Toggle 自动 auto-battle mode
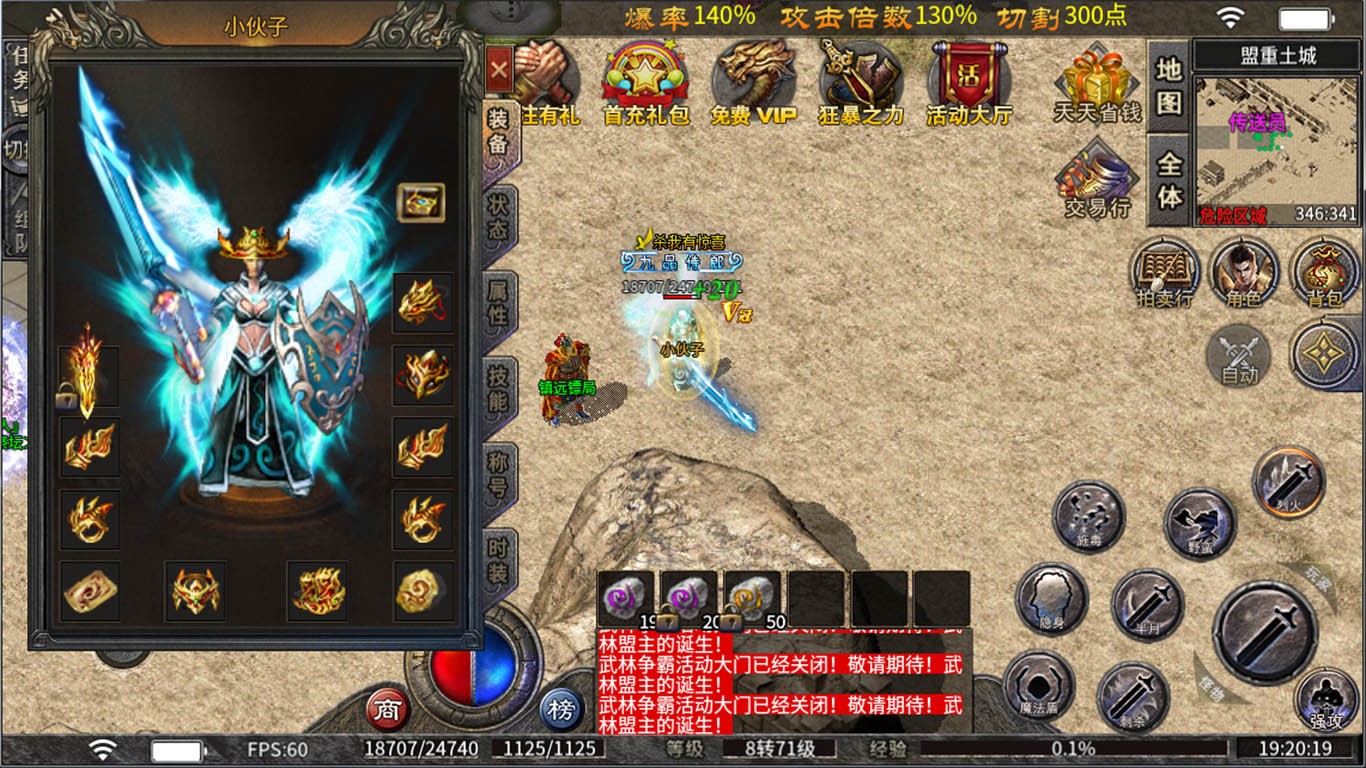This screenshot has height=768, width=1366. [x=1235, y=360]
